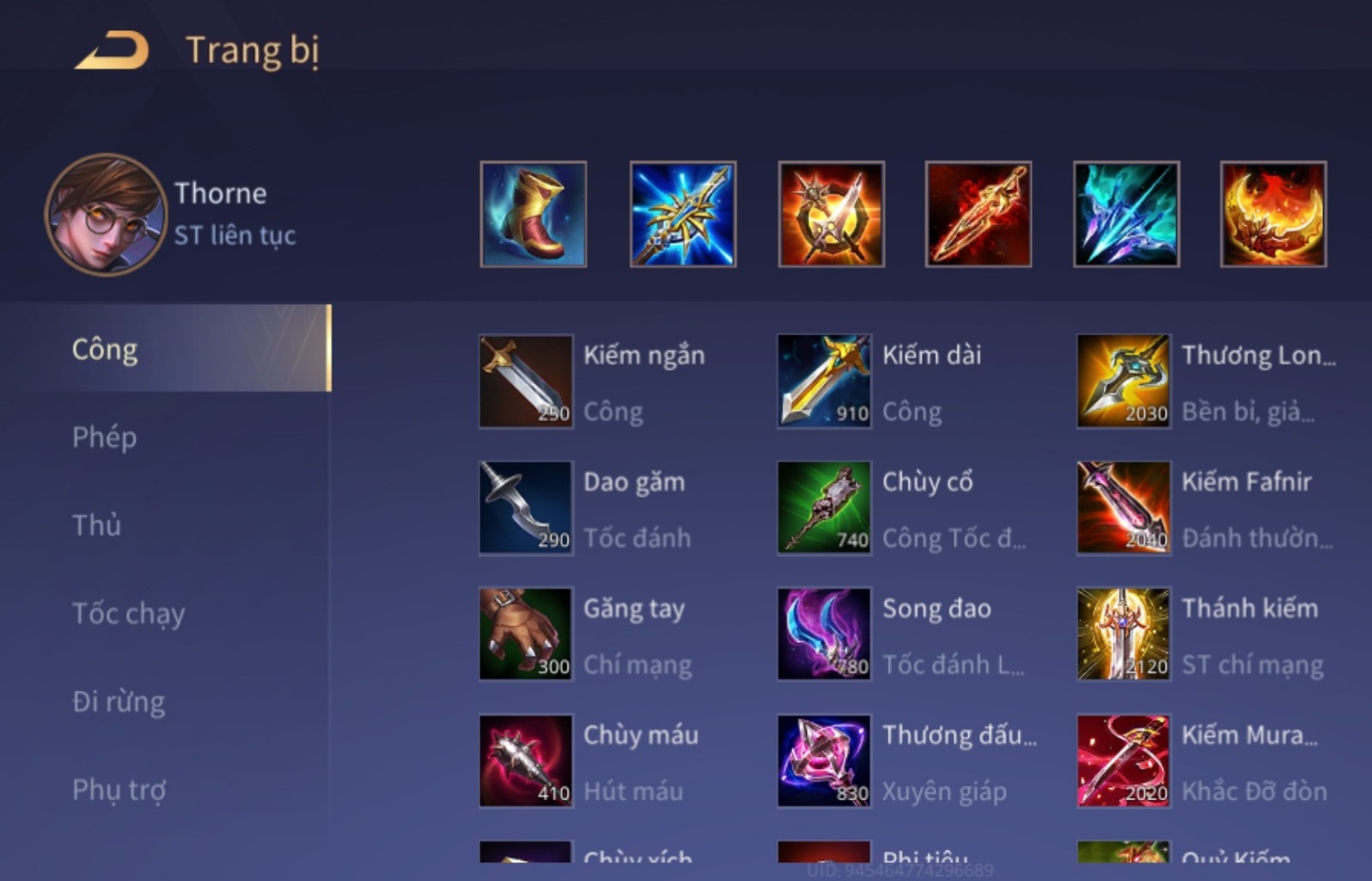Viewport: 1372px width, 881px height.
Task: Open the Đi rừng jungle category
Action: pyautogui.click(x=120, y=701)
